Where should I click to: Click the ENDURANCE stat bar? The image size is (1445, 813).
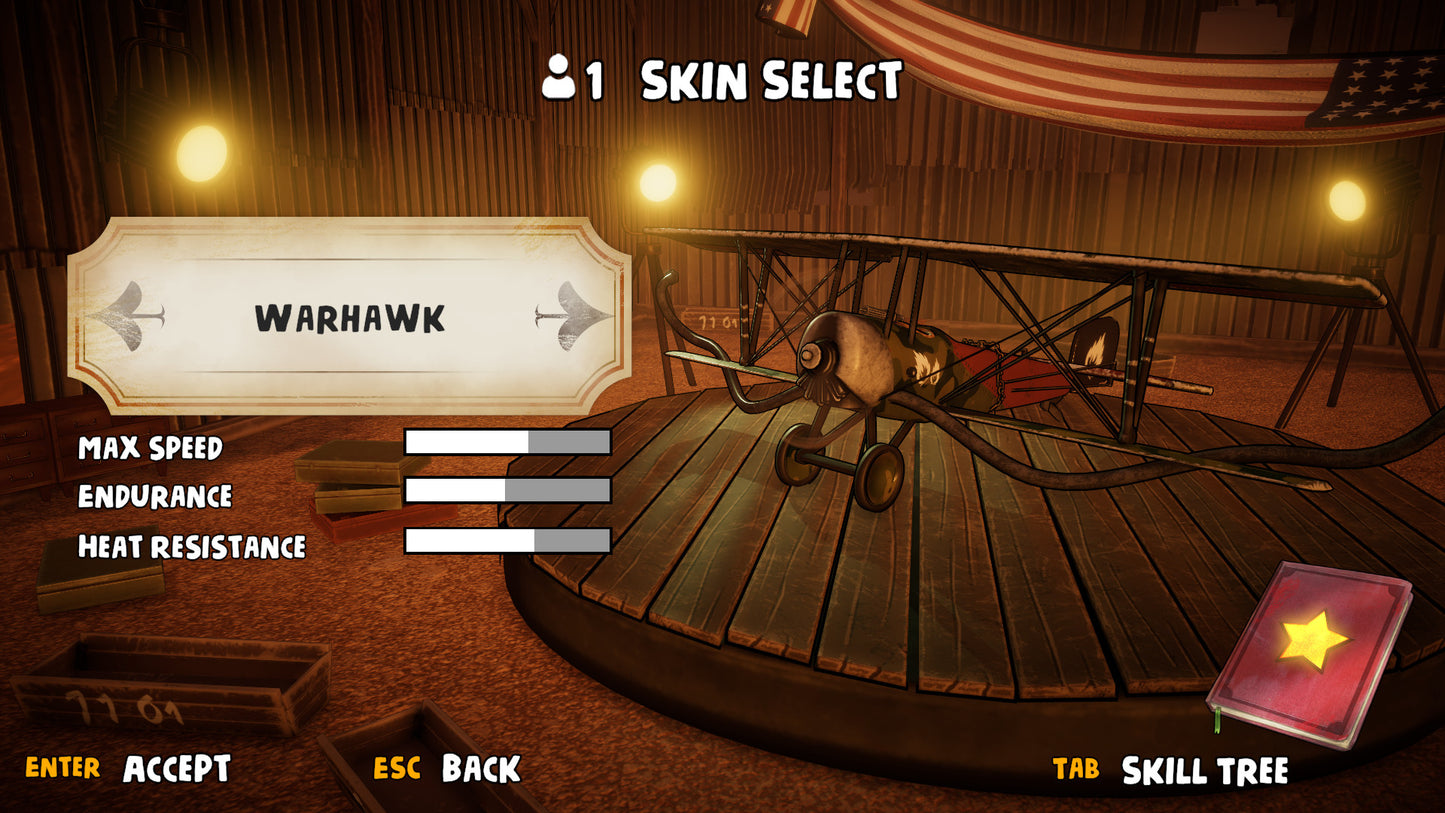506,491
